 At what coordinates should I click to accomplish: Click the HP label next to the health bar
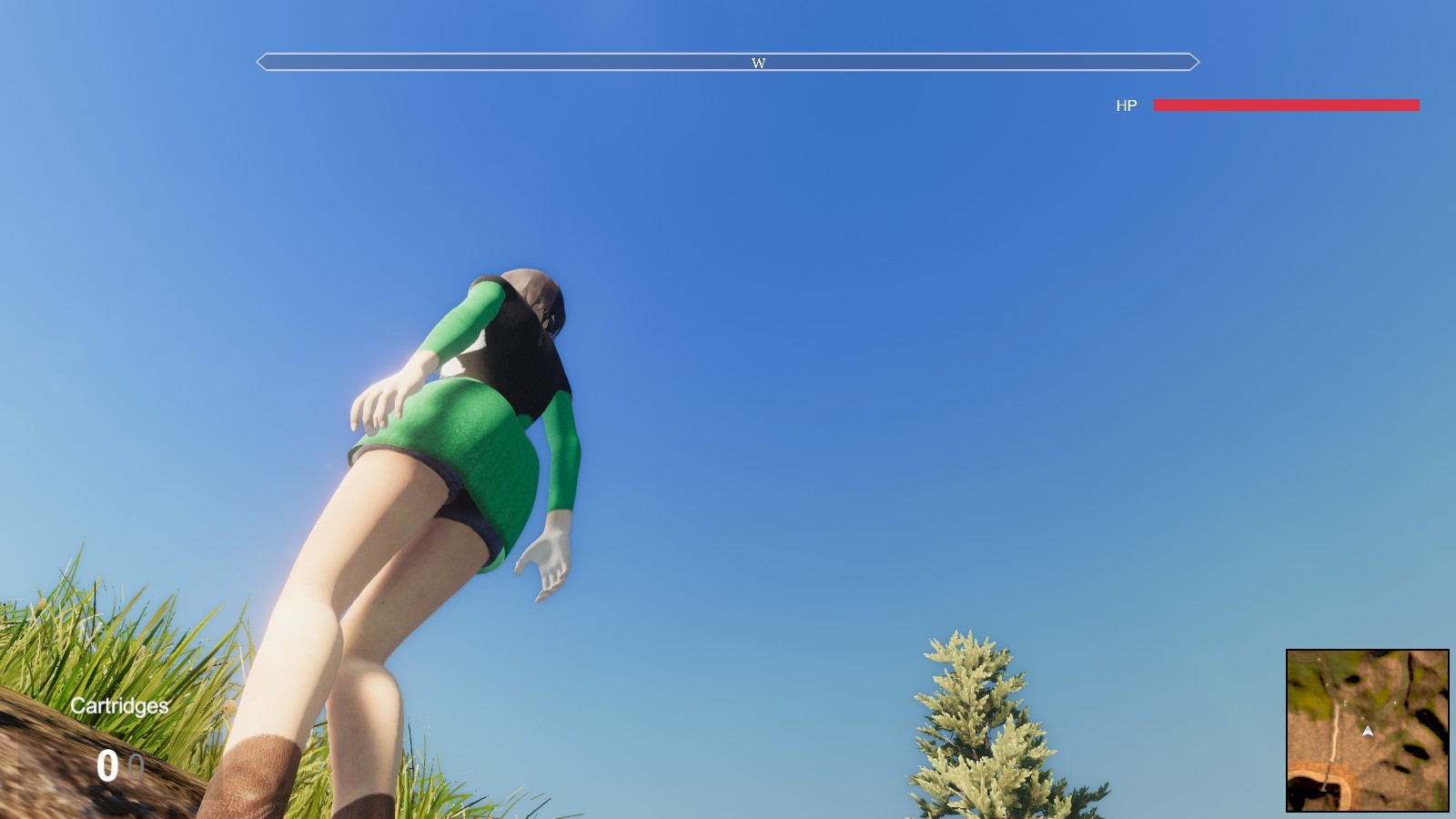pyautogui.click(x=1127, y=106)
